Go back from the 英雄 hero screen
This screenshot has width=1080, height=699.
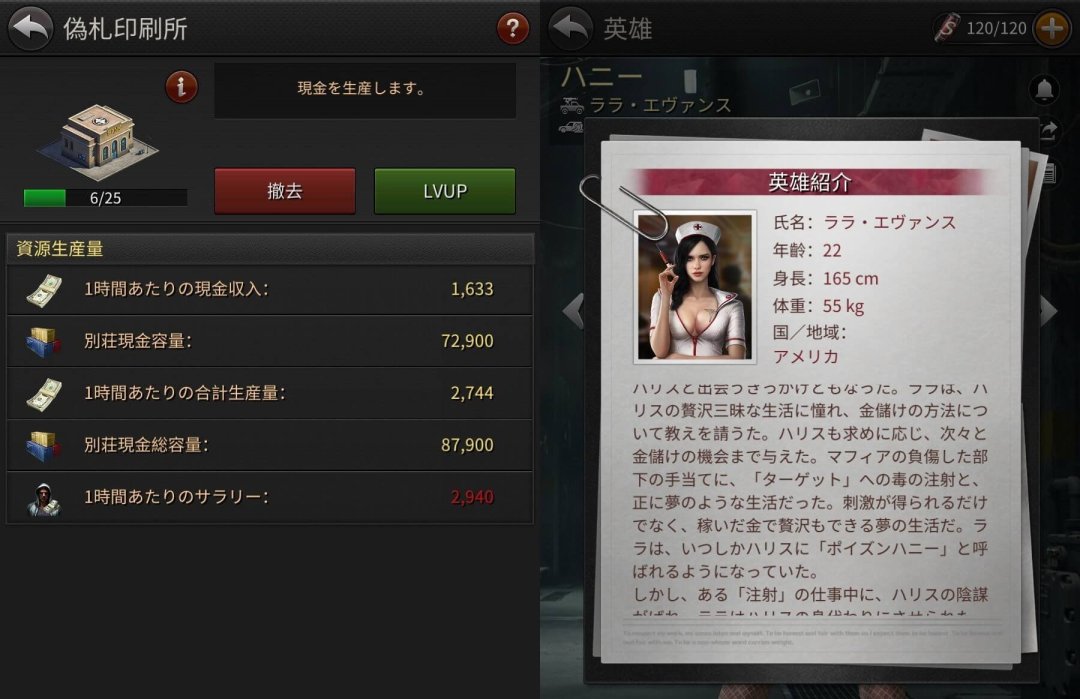571,28
